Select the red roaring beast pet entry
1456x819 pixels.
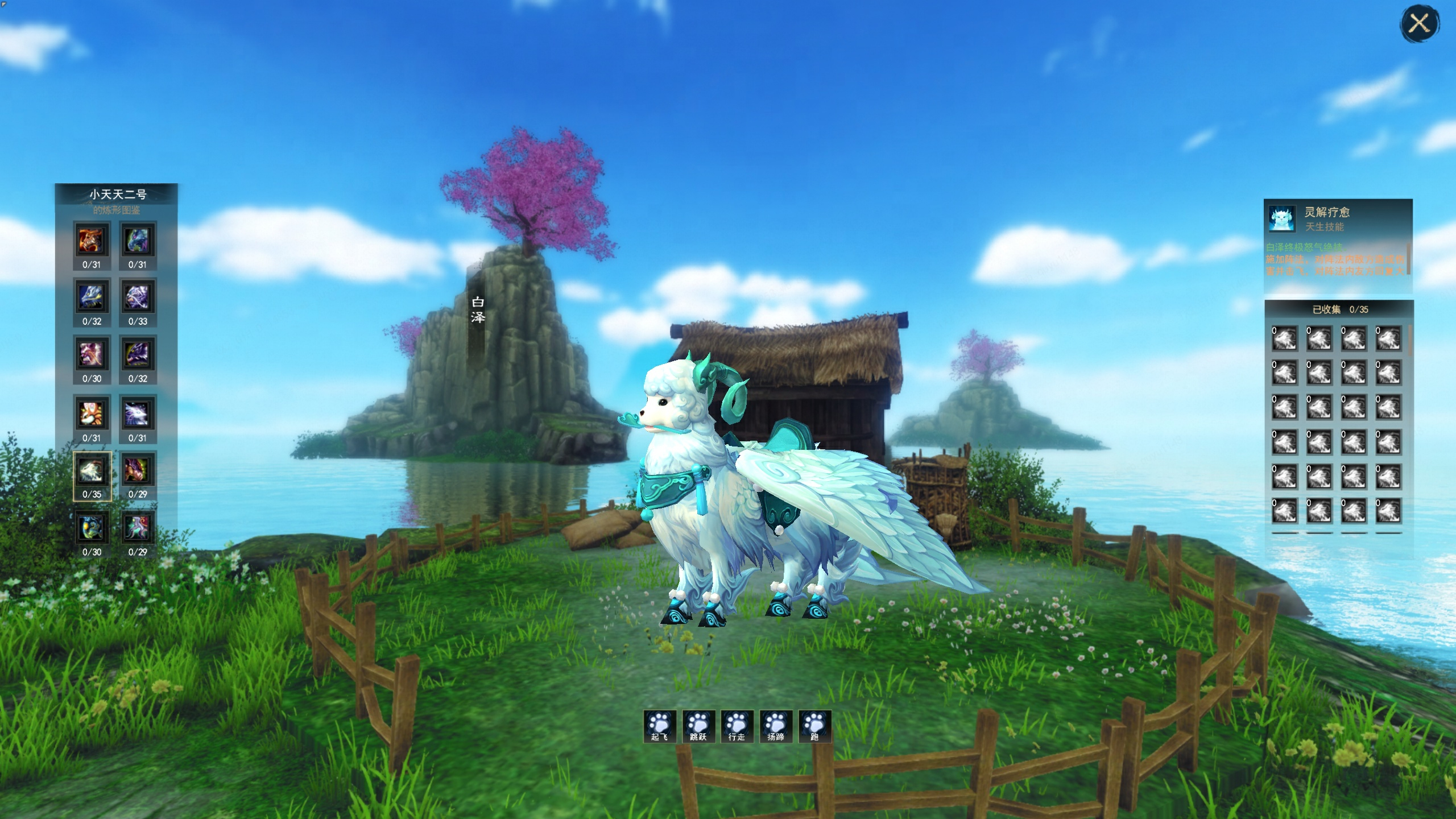click(92, 241)
